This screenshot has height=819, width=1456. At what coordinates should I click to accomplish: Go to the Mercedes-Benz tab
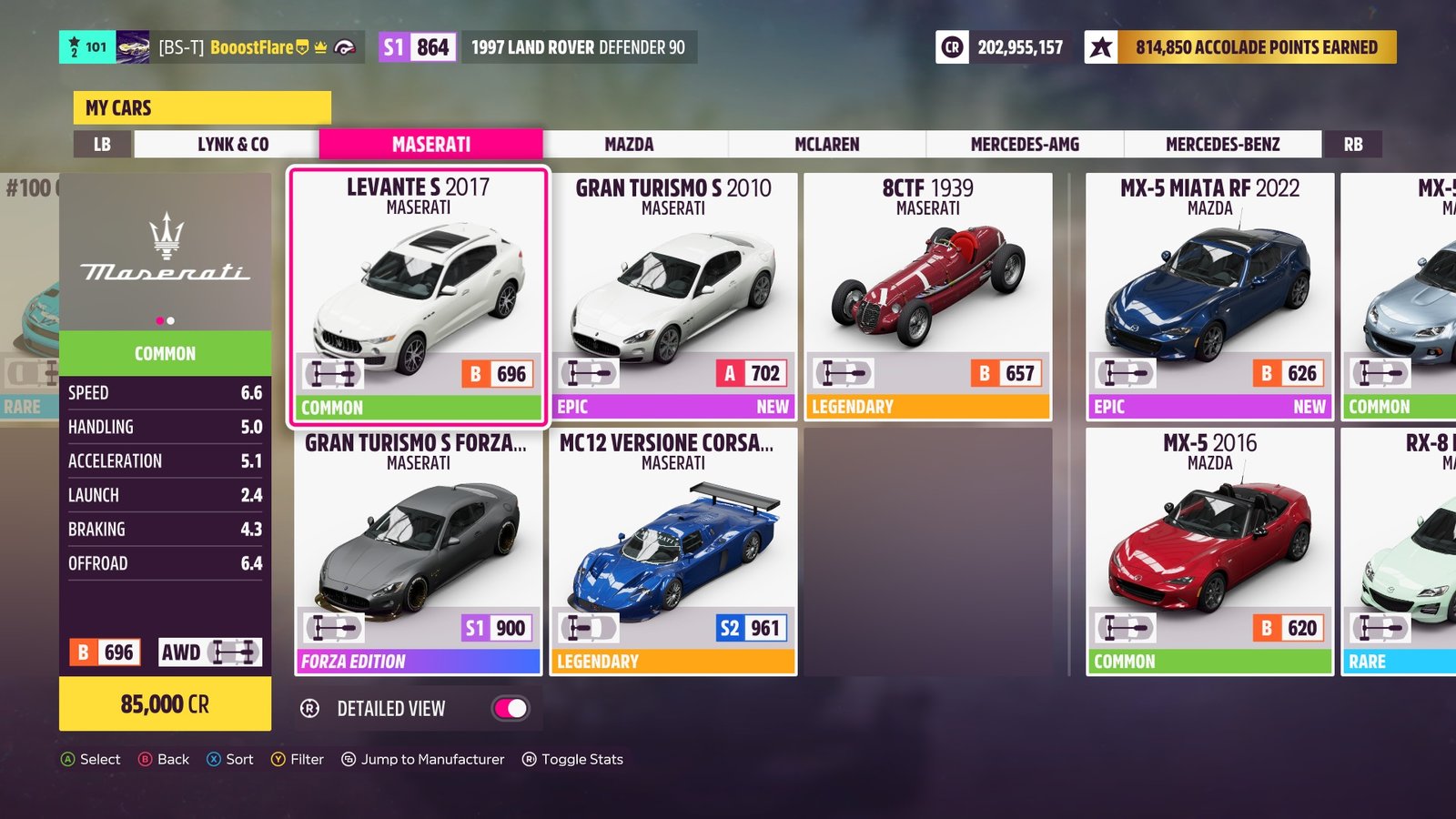[x=1222, y=145]
